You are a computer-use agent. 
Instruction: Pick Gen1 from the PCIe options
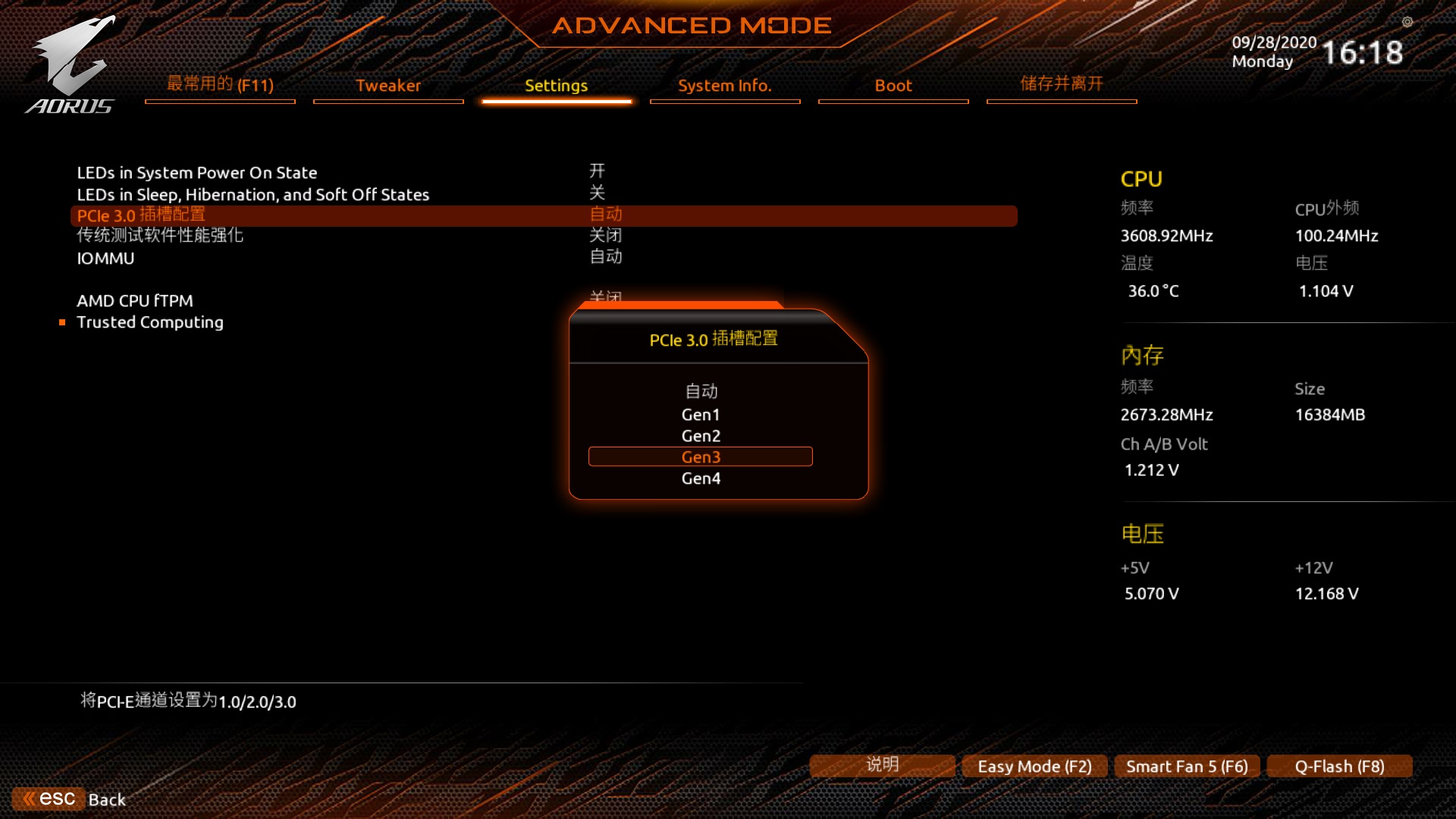[700, 414]
